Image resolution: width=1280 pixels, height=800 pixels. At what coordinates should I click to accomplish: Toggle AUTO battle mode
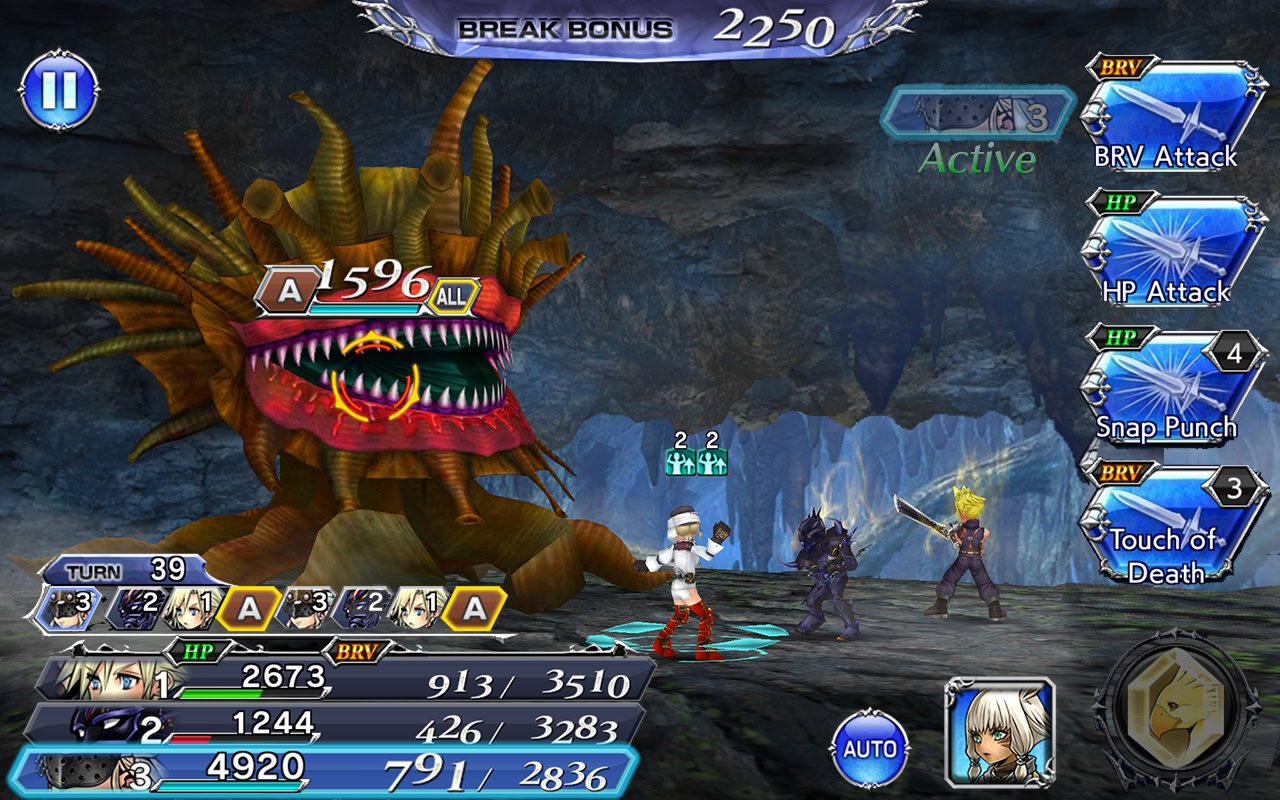point(870,748)
